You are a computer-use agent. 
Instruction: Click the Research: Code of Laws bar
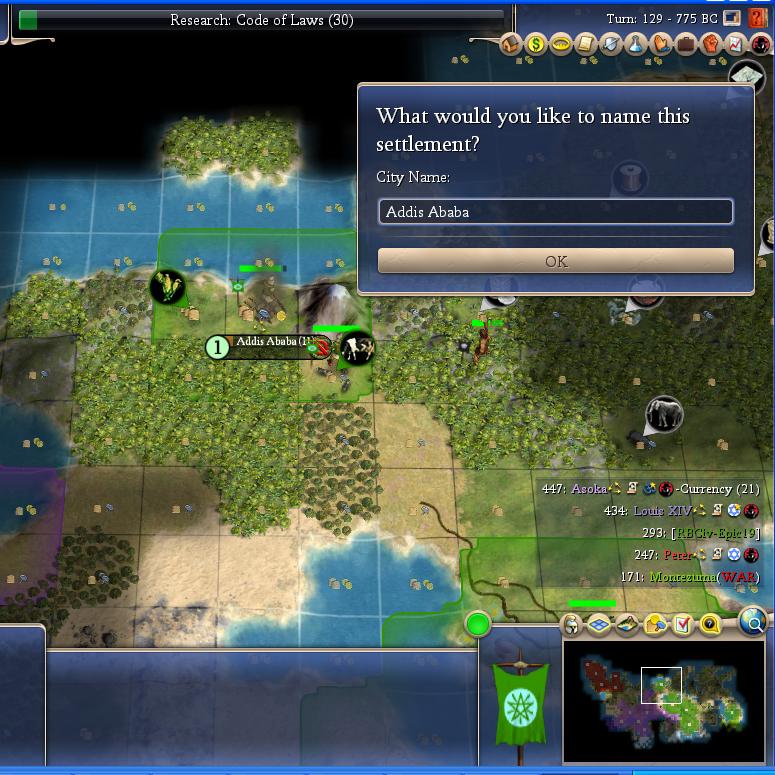tap(261, 20)
